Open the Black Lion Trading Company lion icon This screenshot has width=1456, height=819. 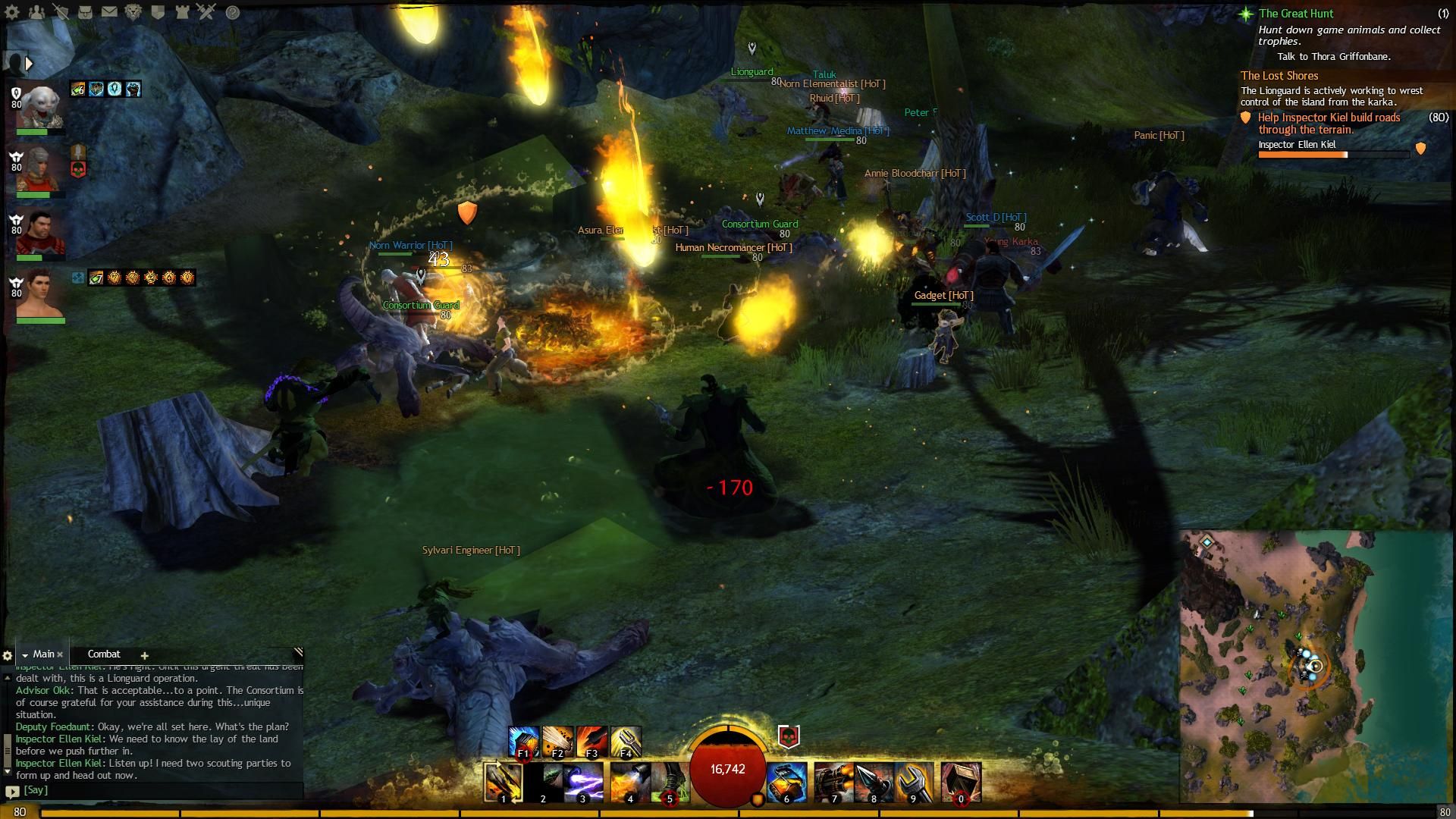[x=133, y=12]
